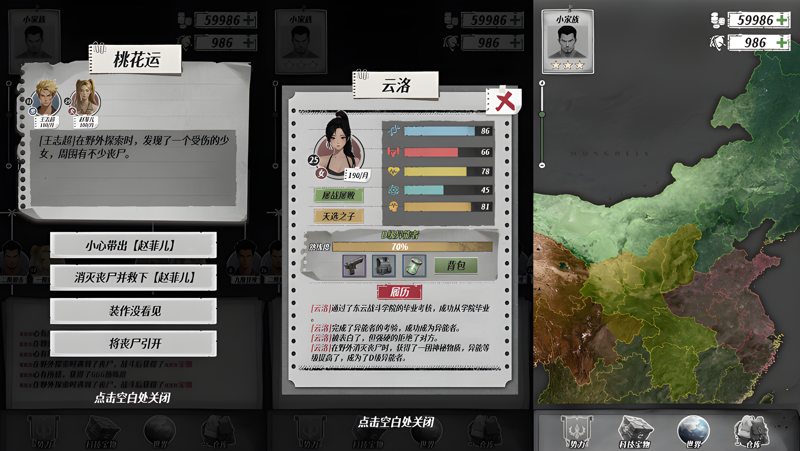Choose 将丧尸引开 to lure zombies away
The width and height of the screenshot is (800, 451).
[x=133, y=344]
